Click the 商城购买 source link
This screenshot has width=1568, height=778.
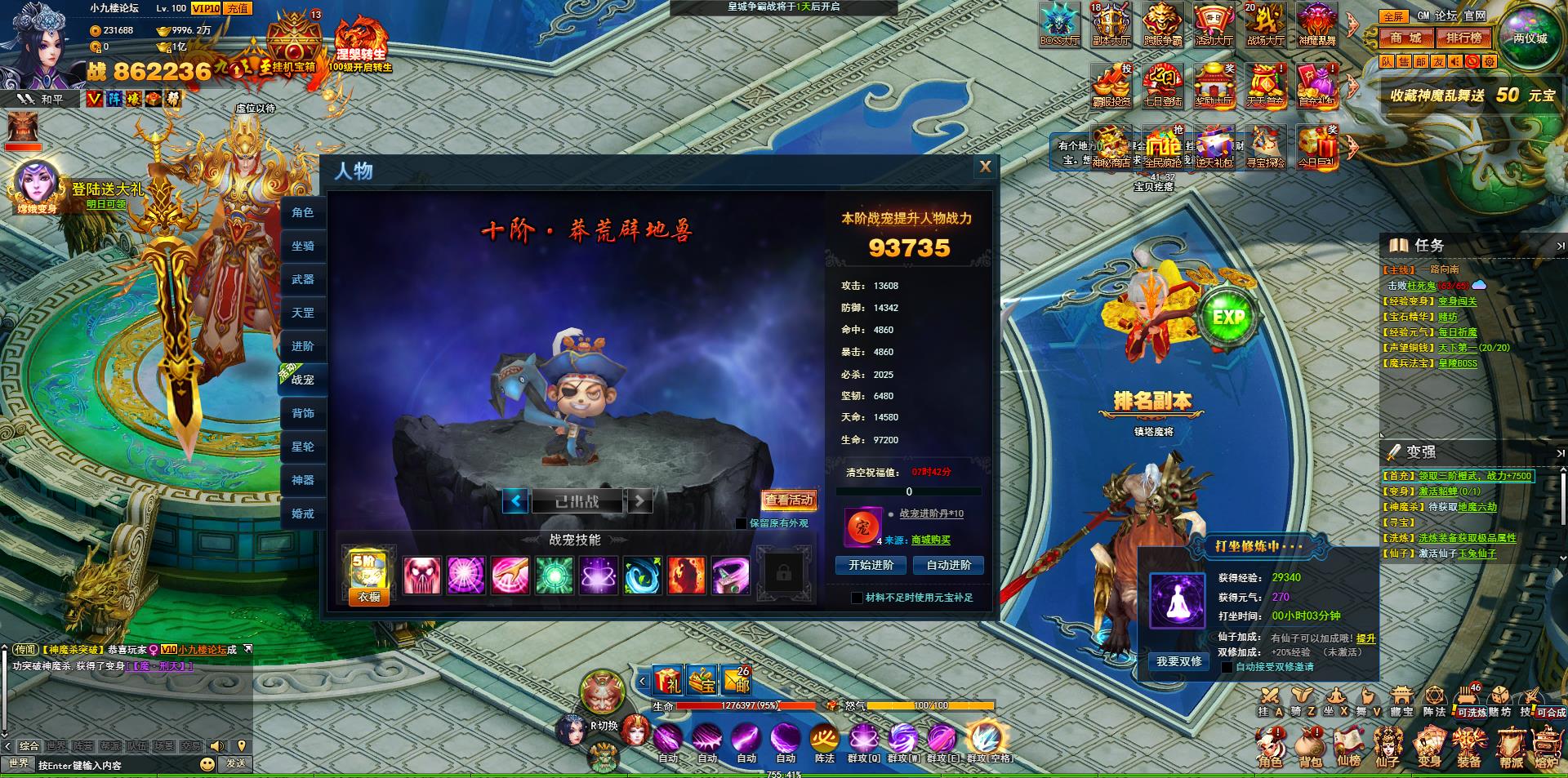tap(931, 540)
